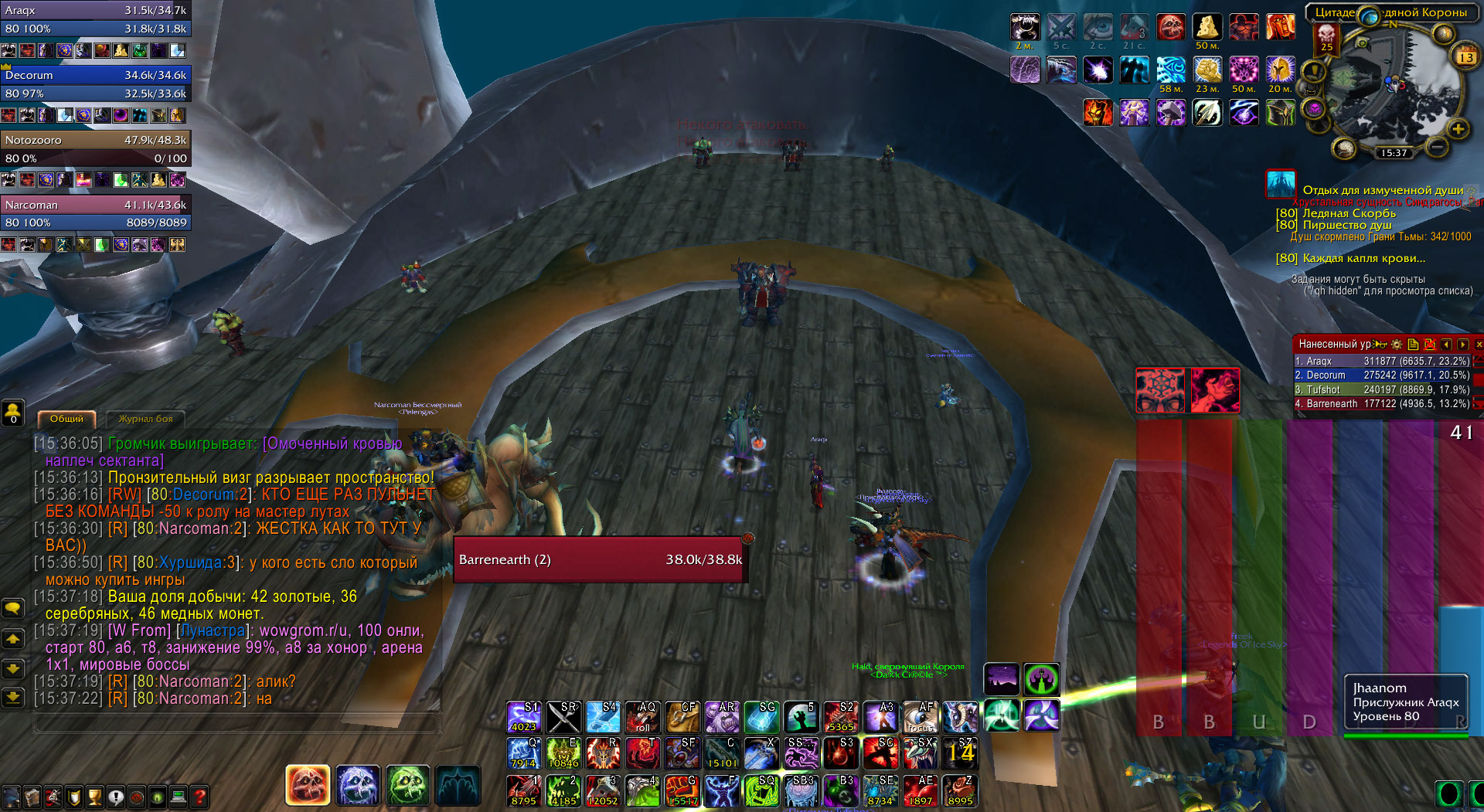Switch to the Журнал боя chat tab
Viewport: 1484px width, 812px height.
pos(145,419)
